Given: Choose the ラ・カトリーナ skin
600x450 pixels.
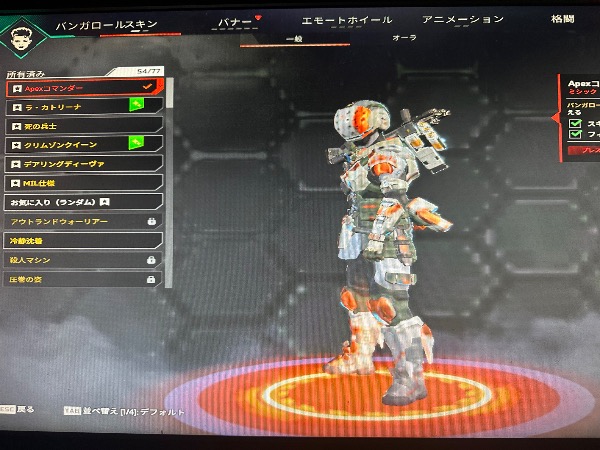Looking at the screenshot, I should (x=82, y=107).
